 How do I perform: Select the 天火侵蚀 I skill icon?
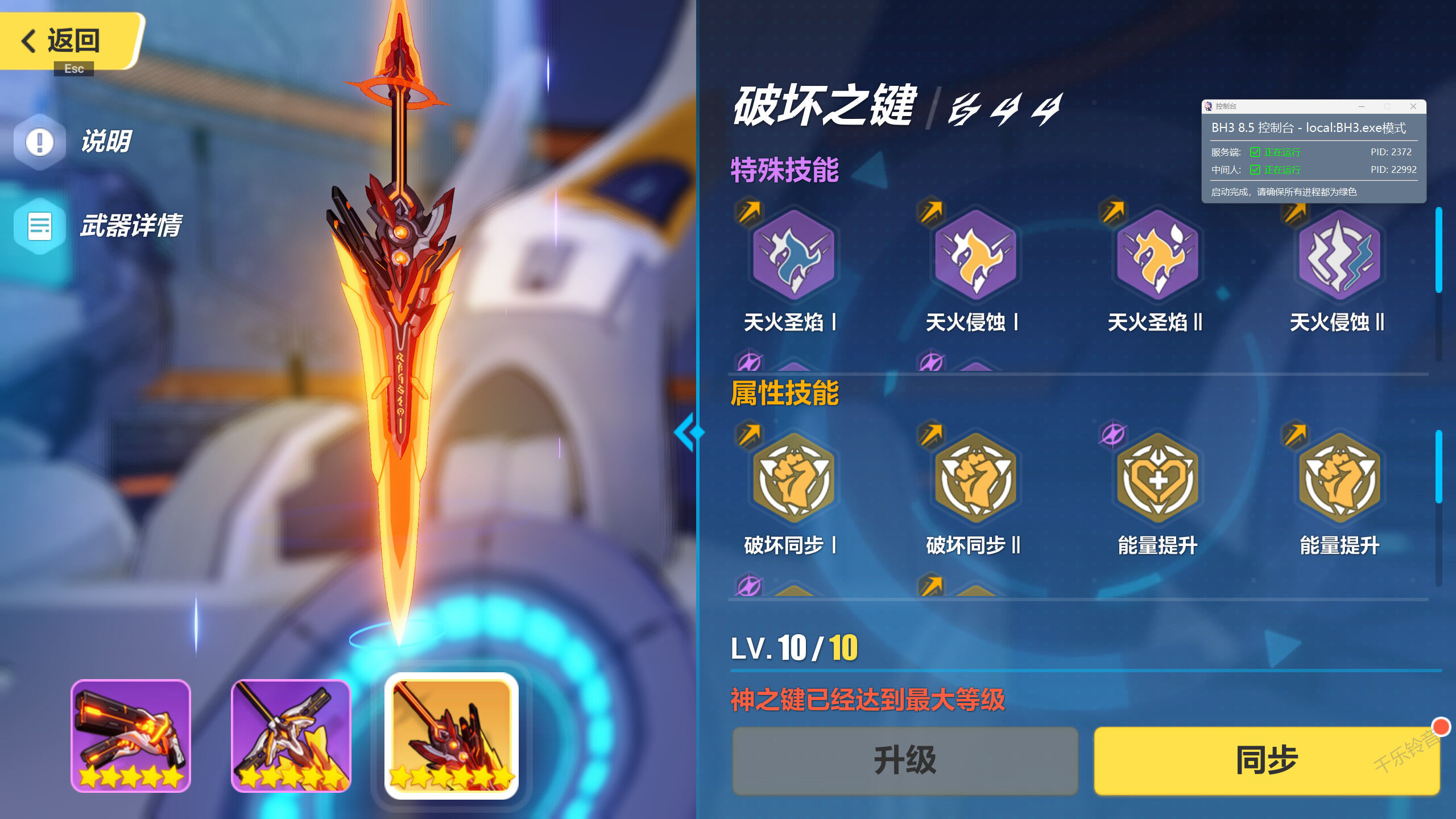pos(975,259)
